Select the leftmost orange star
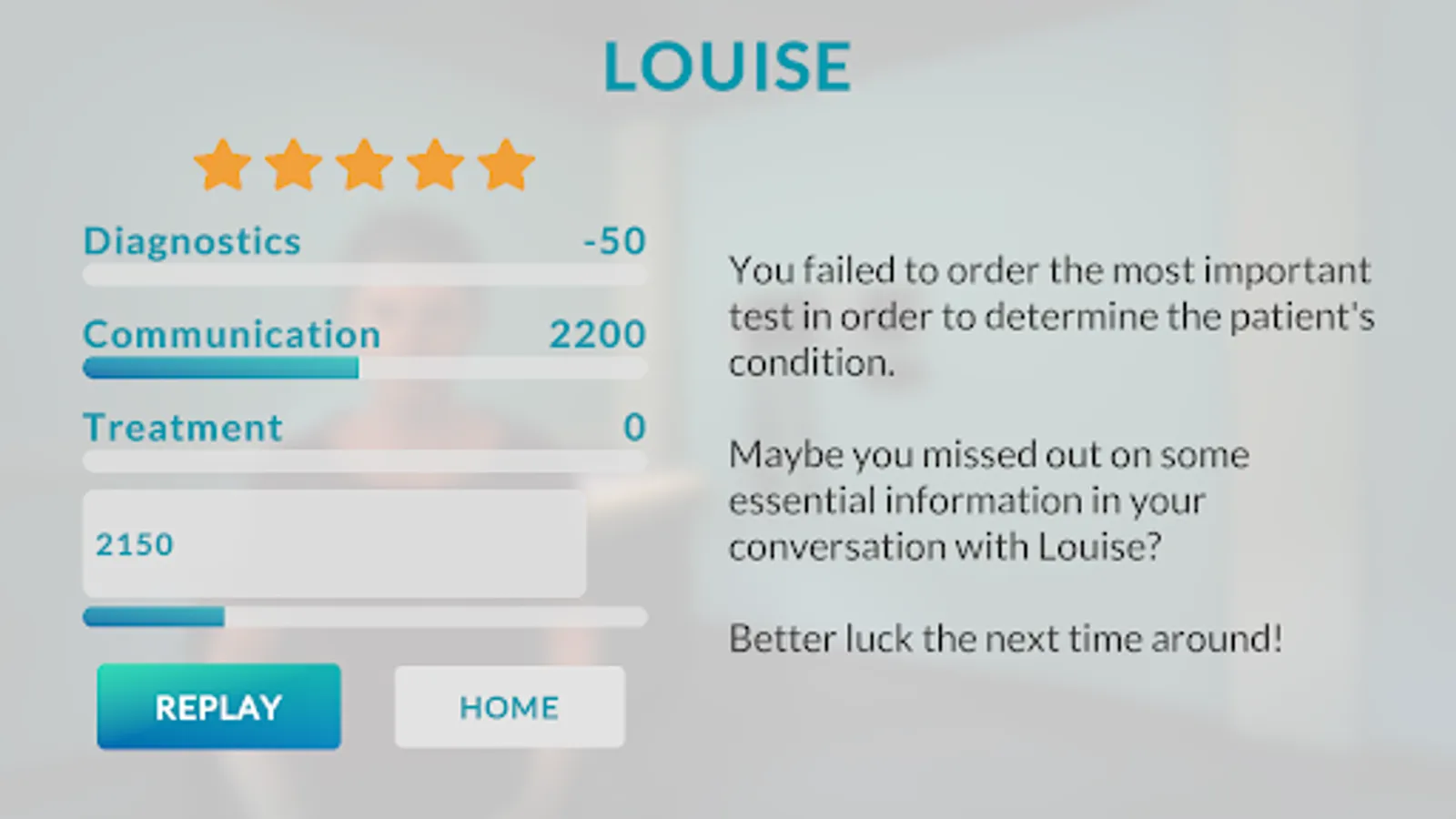Screen dimensions: 1456x819 click(220, 166)
